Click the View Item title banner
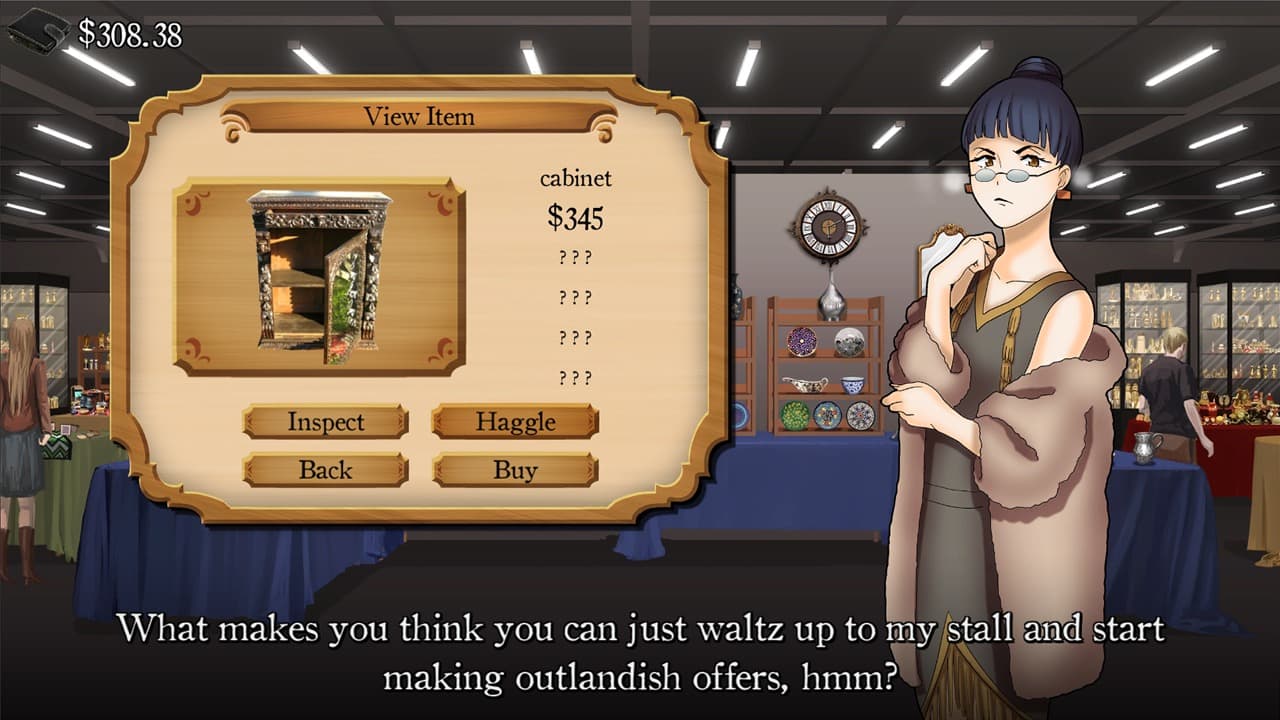Image resolution: width=1280 pixels, height=720 pixels. click(x=420, y=117)
